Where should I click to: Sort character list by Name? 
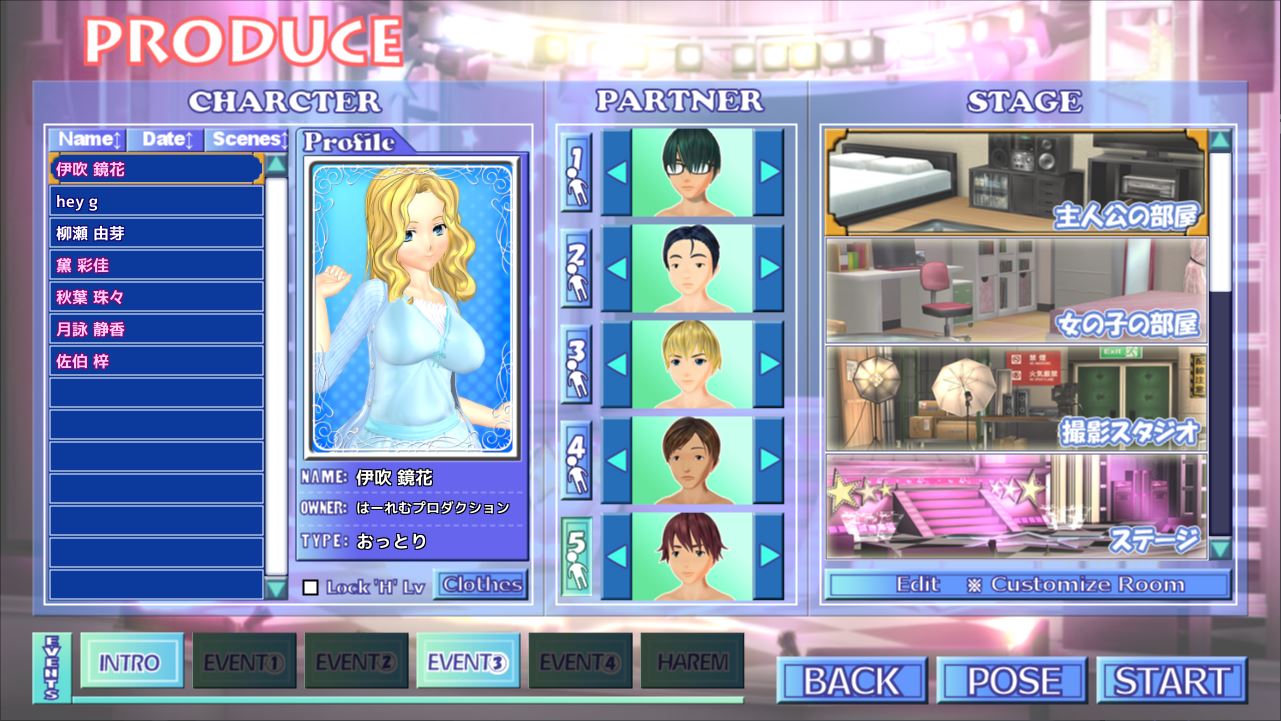[x=87, y=139]
